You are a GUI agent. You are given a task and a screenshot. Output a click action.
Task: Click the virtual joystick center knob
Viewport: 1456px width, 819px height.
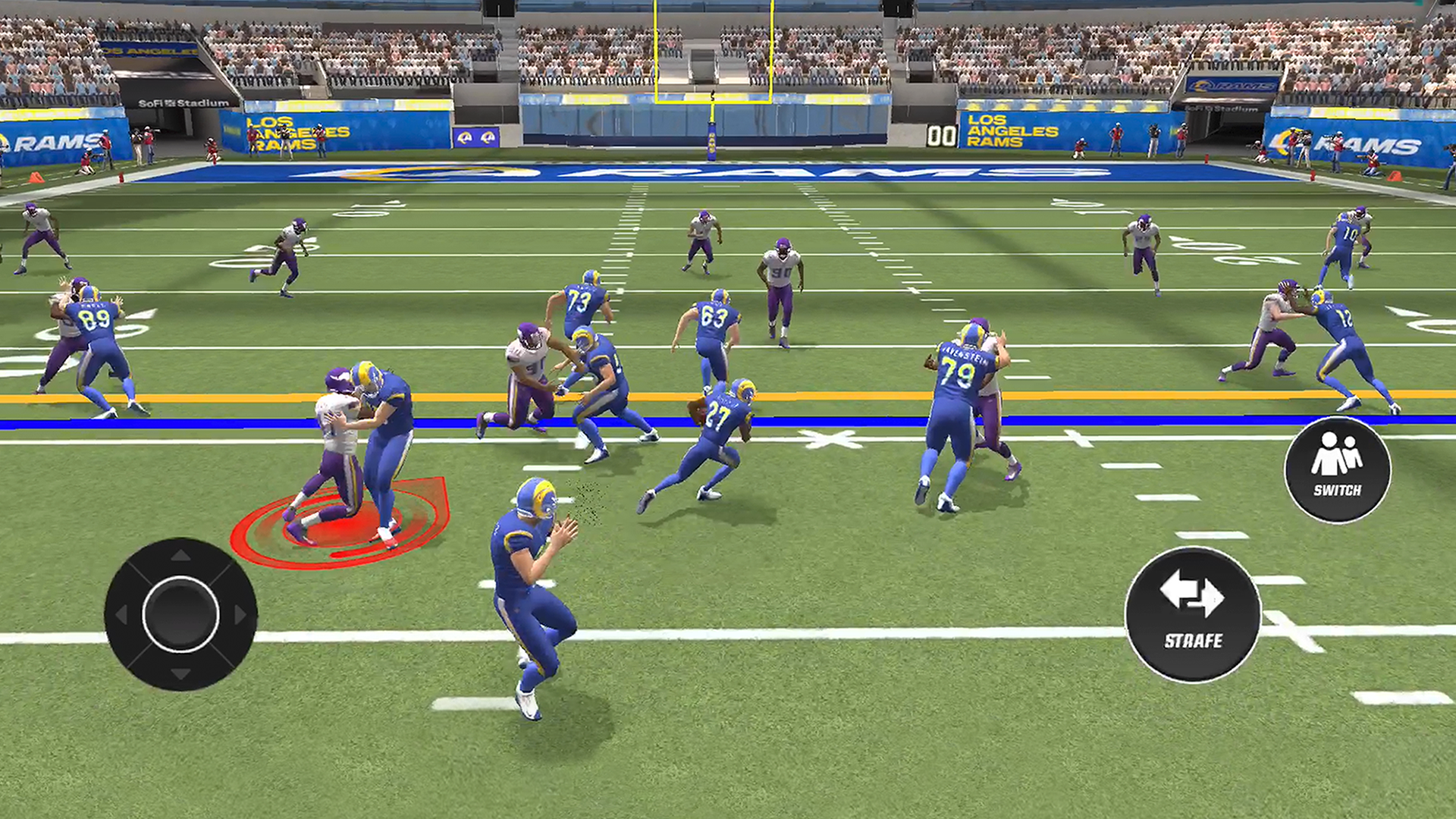coord(180,614)
